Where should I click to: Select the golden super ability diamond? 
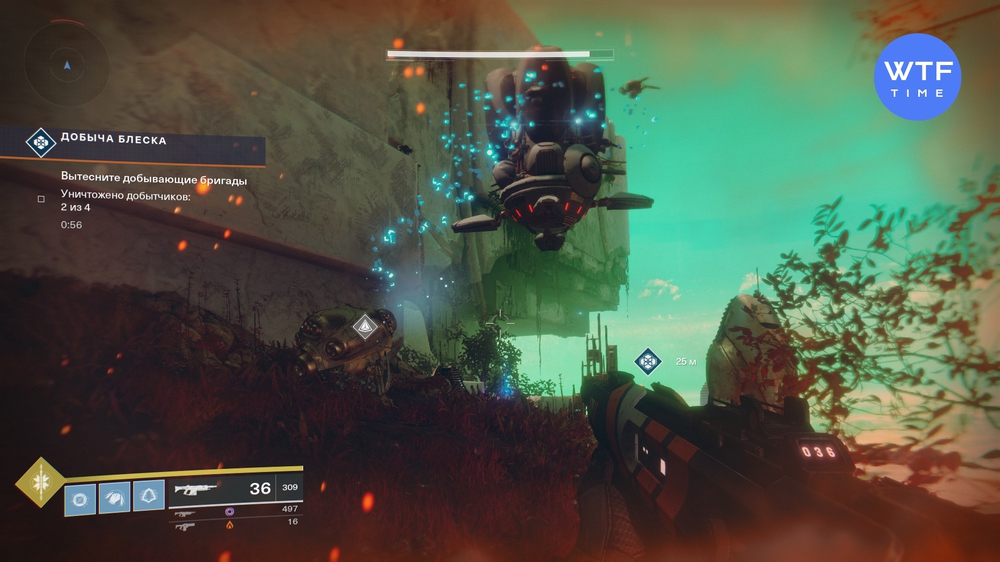pos(38,482)
